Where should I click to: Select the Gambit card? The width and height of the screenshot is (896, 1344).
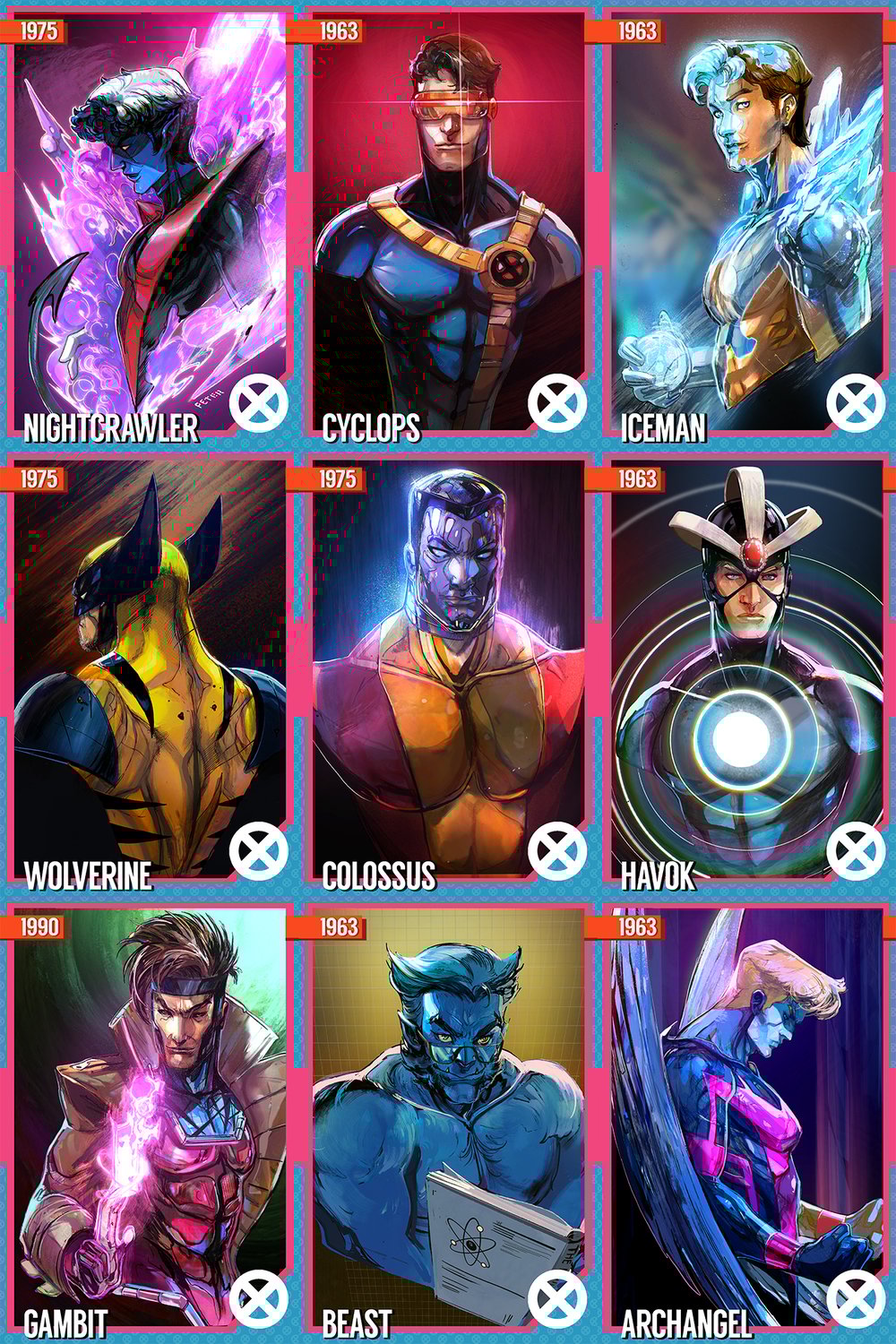coord(149,1120)
